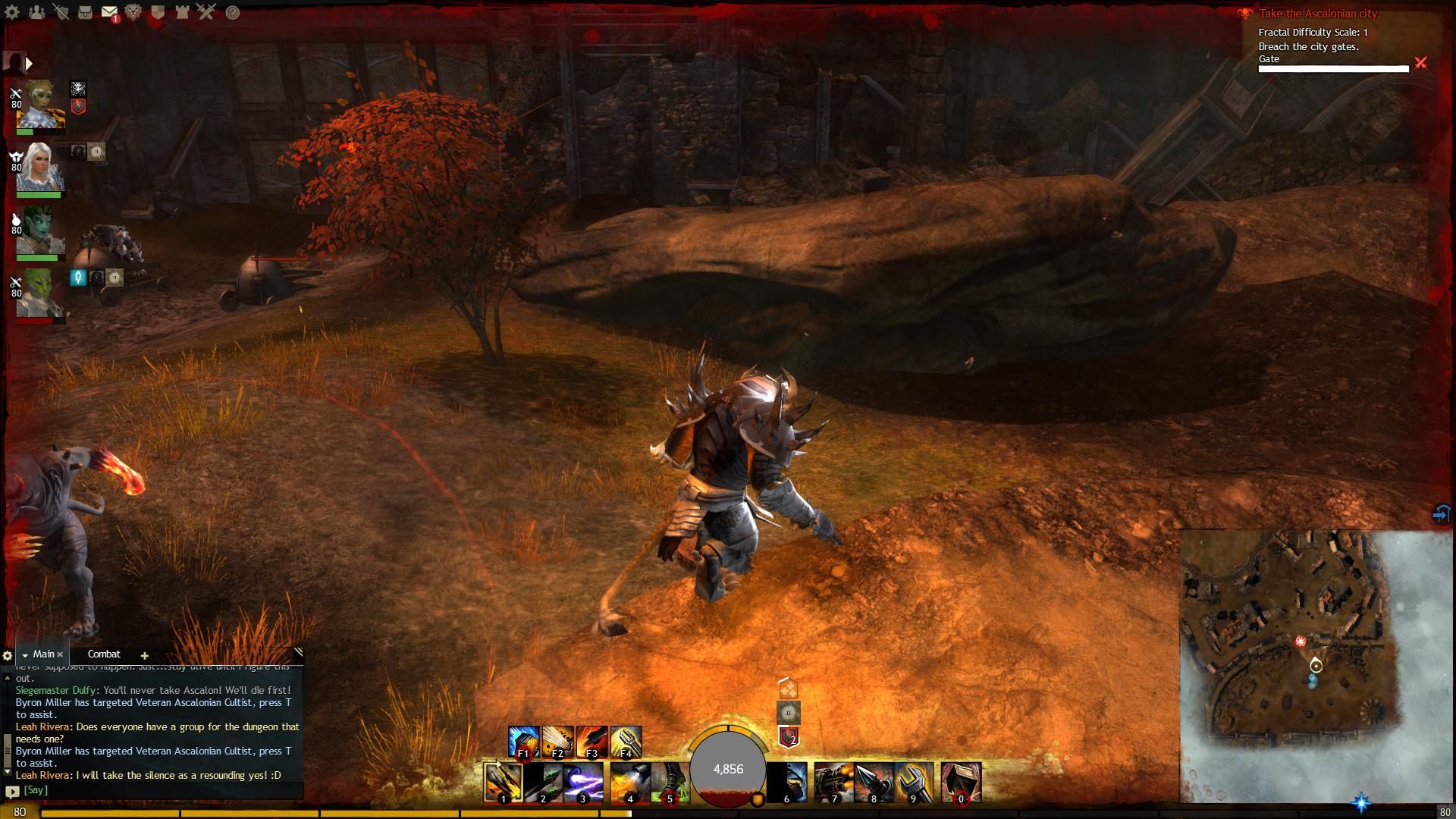Image resolution: width=1456 pixels, height=819 pixels.
Task: Activate the turret skill in slot 7
Action: [x=833, y=783]
